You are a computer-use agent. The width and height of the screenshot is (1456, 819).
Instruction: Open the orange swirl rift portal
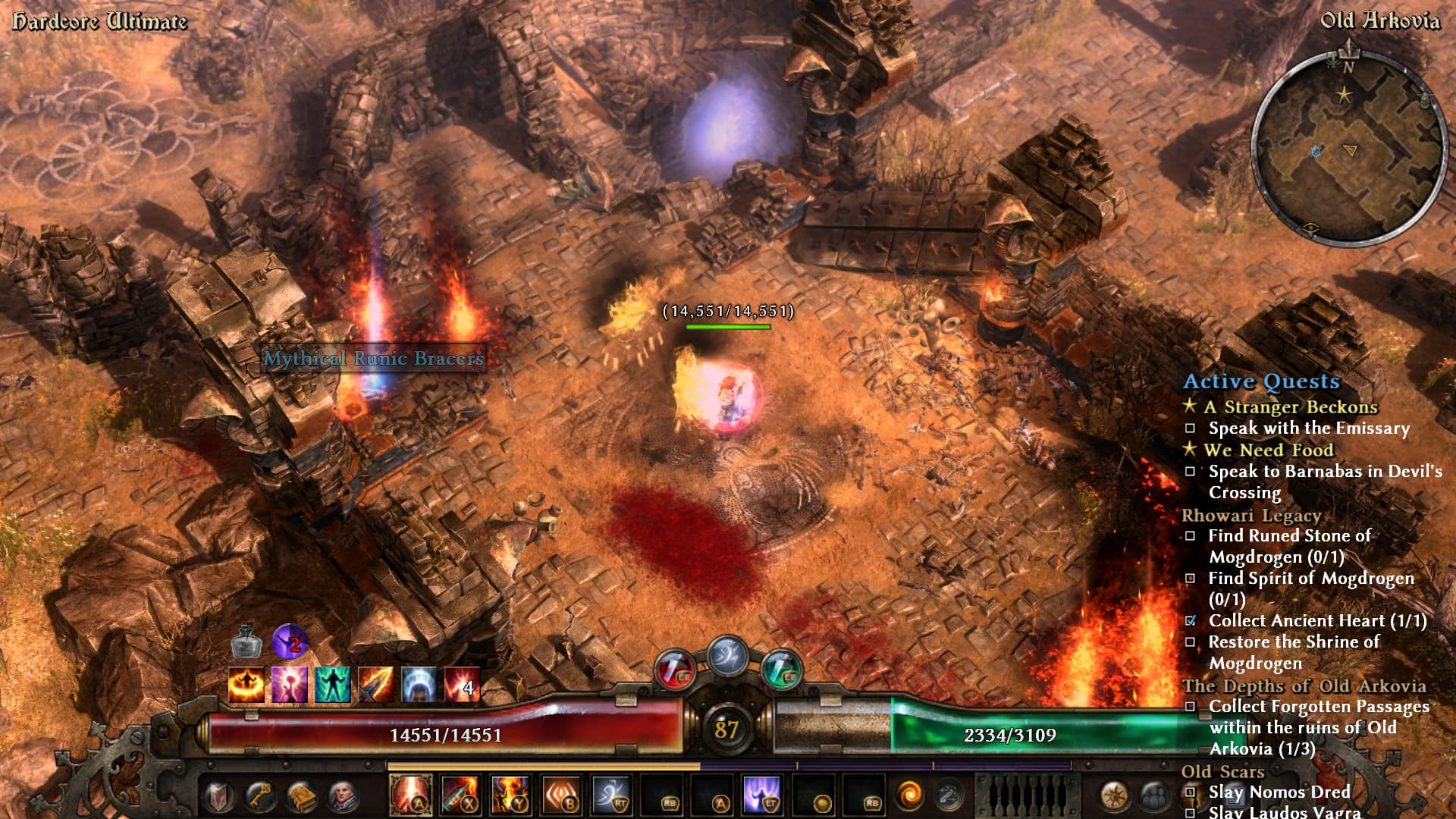click(x=908, y=795)
